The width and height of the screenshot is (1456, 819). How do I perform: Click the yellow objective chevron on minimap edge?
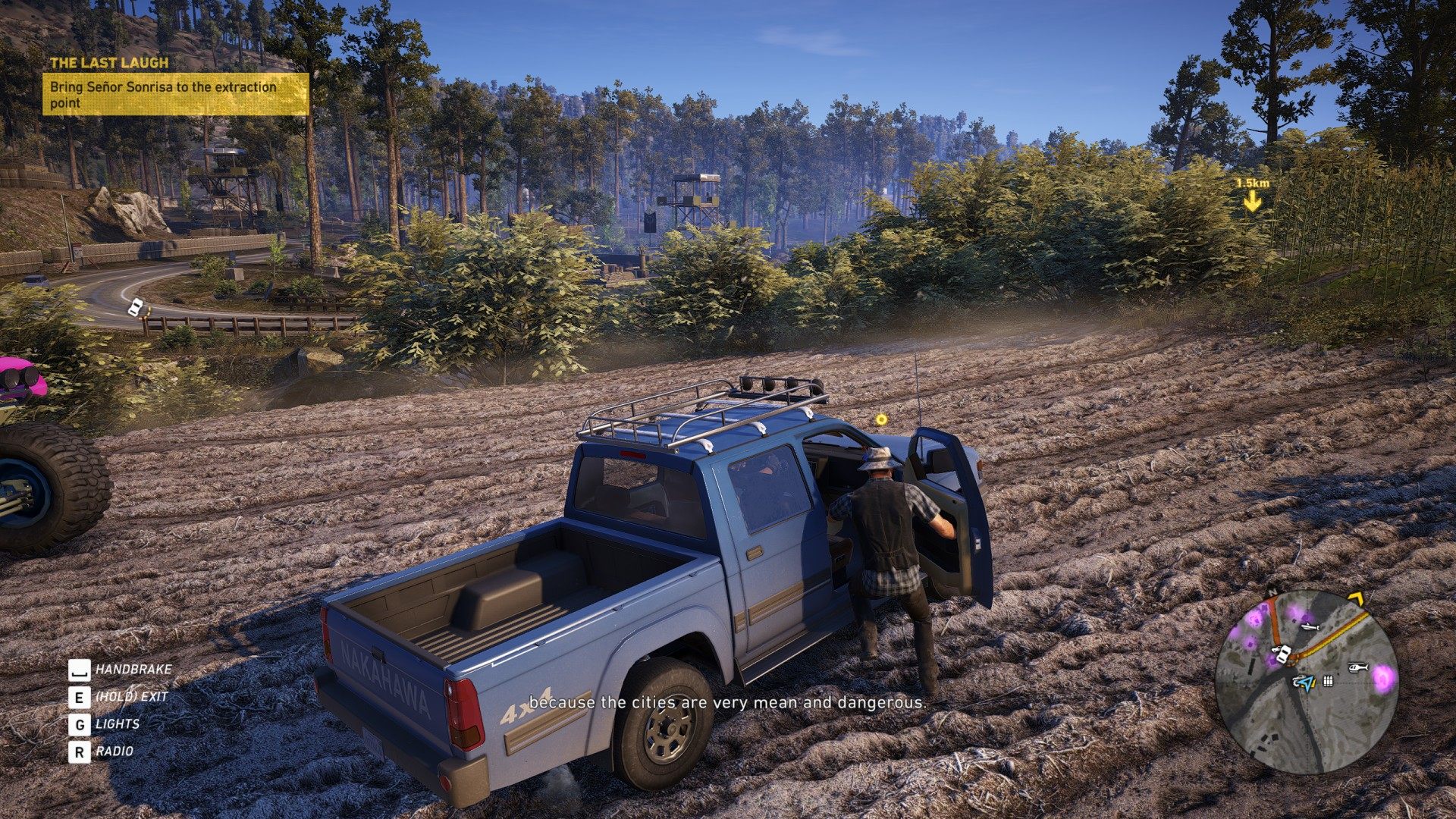coord(1355,598)
